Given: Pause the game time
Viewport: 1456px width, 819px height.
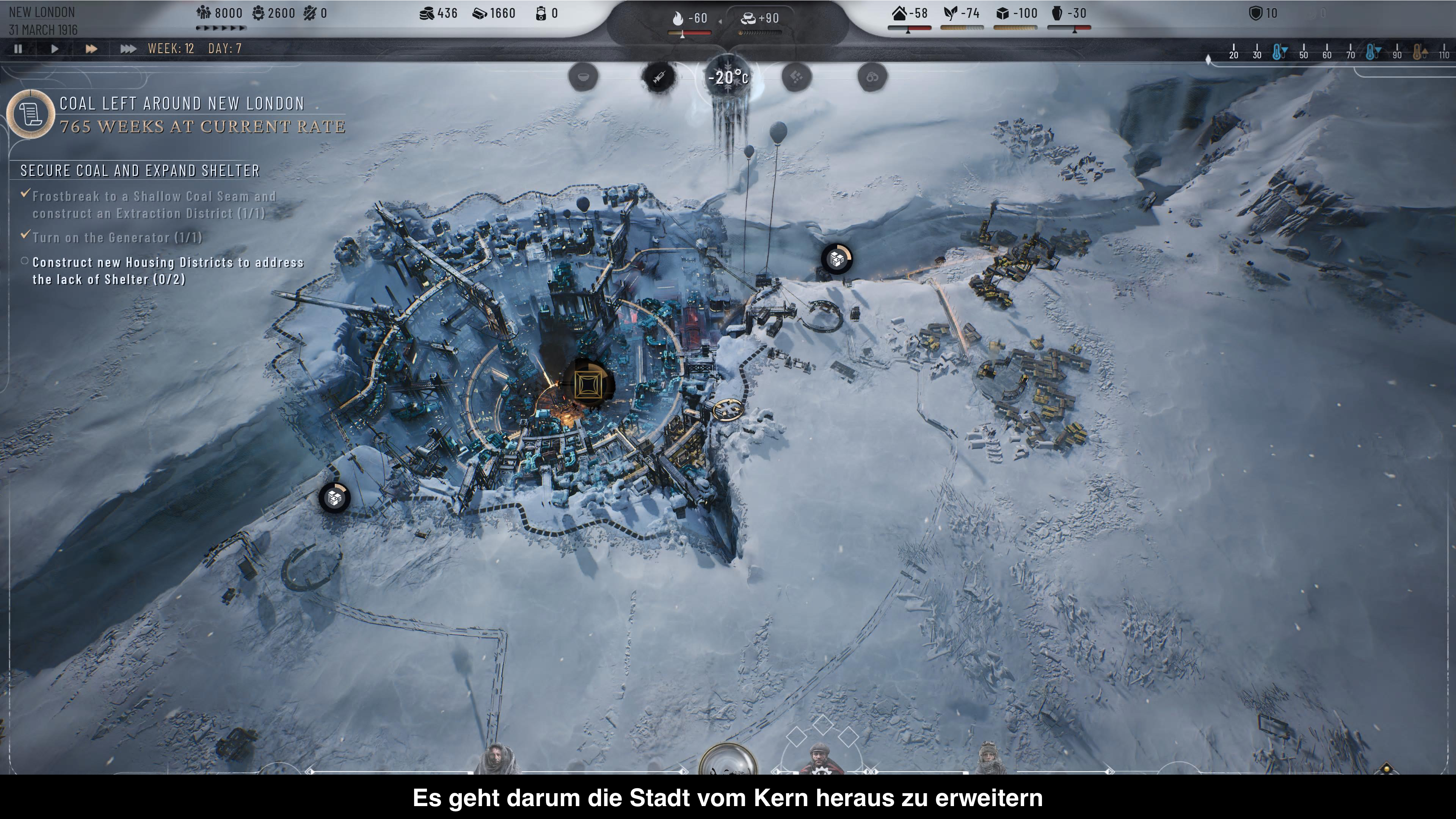Looking at the screenshot, I should pyautogui.click(x=18, y=49).
